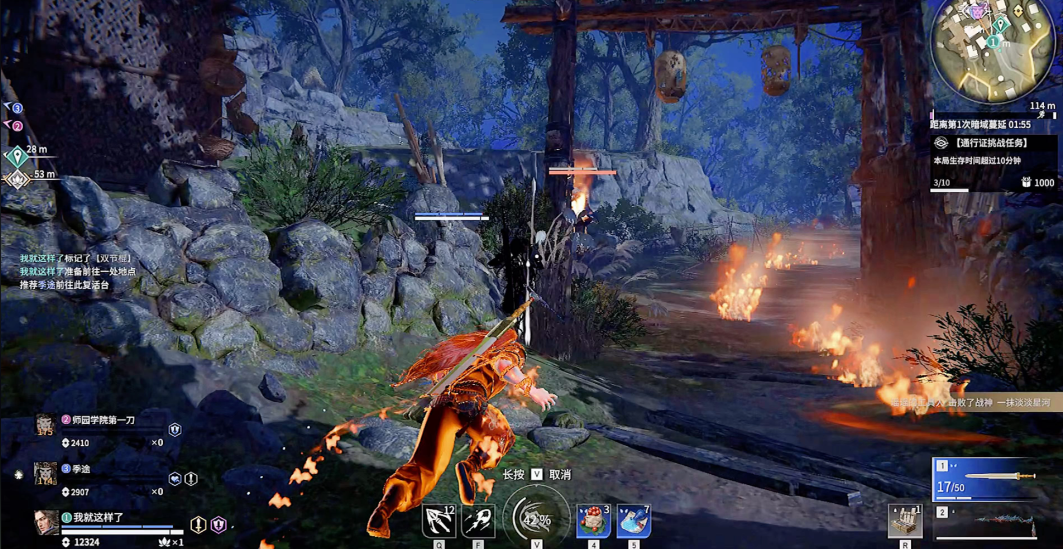Trigger the dash strike skill icon
Viewport: 1063px width, 549px height.
(x=478, y=521)
